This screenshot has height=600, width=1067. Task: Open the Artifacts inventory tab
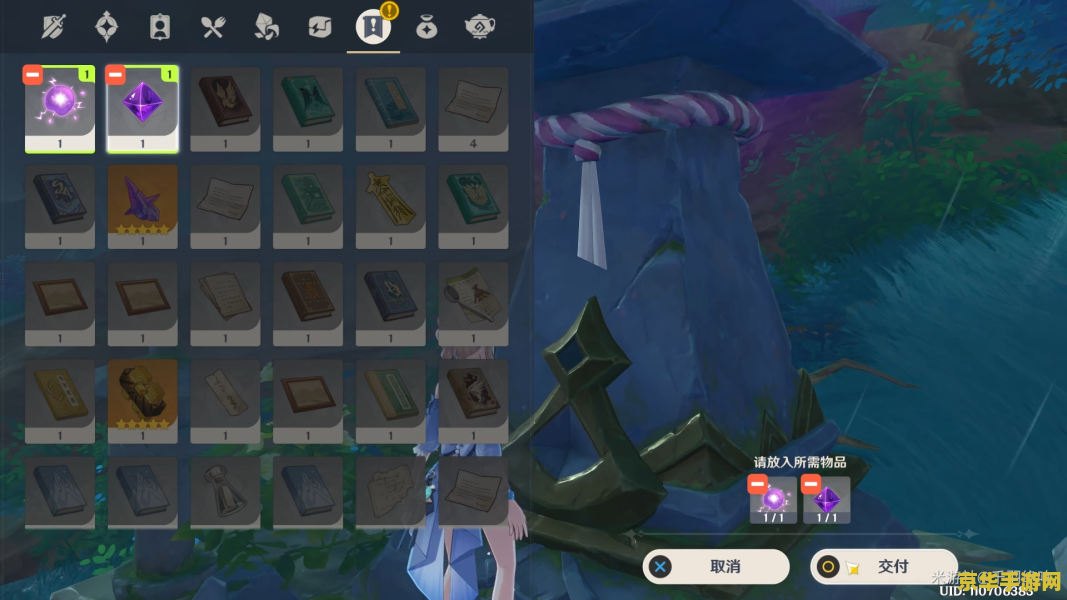(x=105, y=27)
